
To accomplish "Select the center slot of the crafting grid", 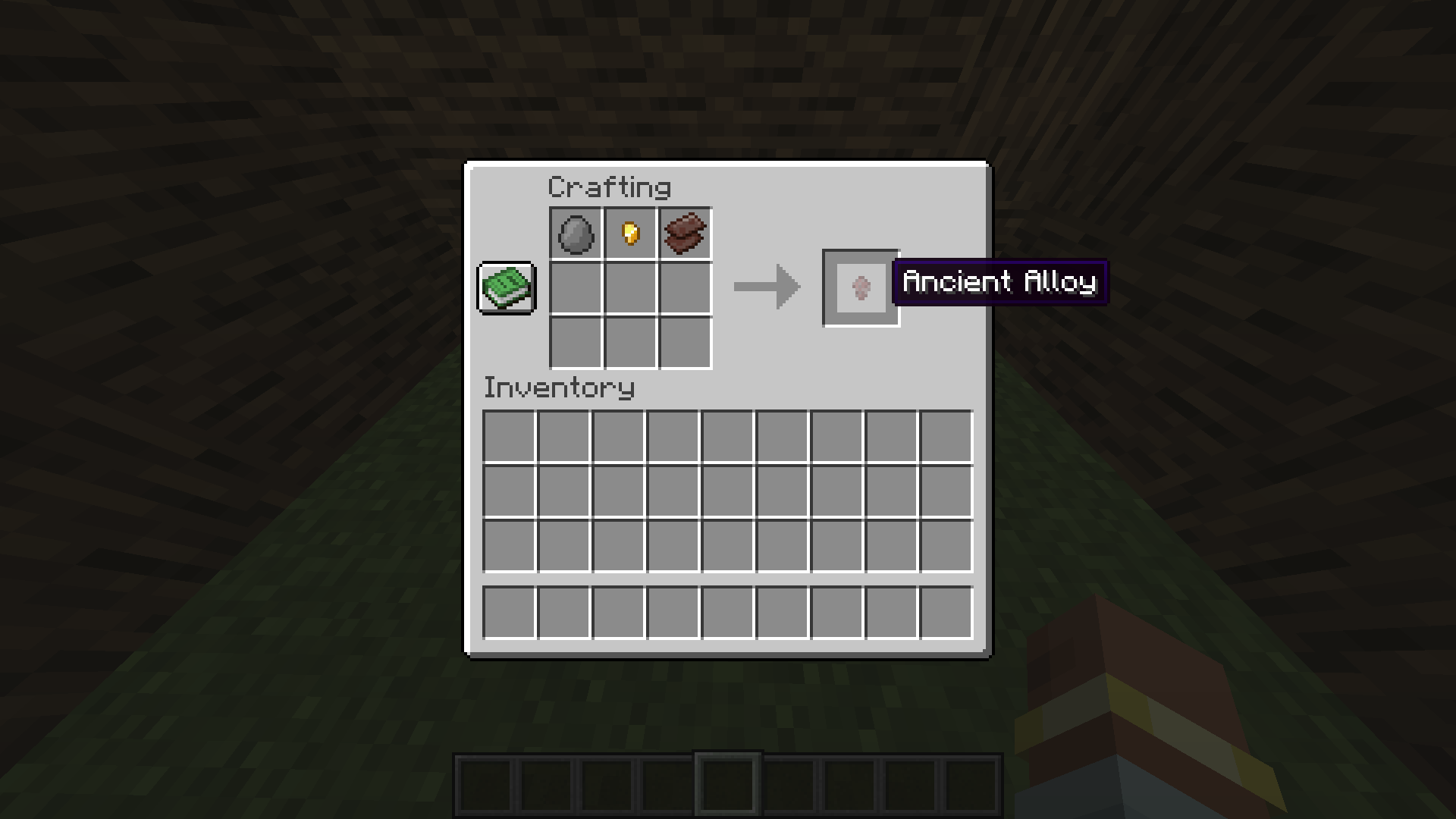I will (x=629, y=288).
